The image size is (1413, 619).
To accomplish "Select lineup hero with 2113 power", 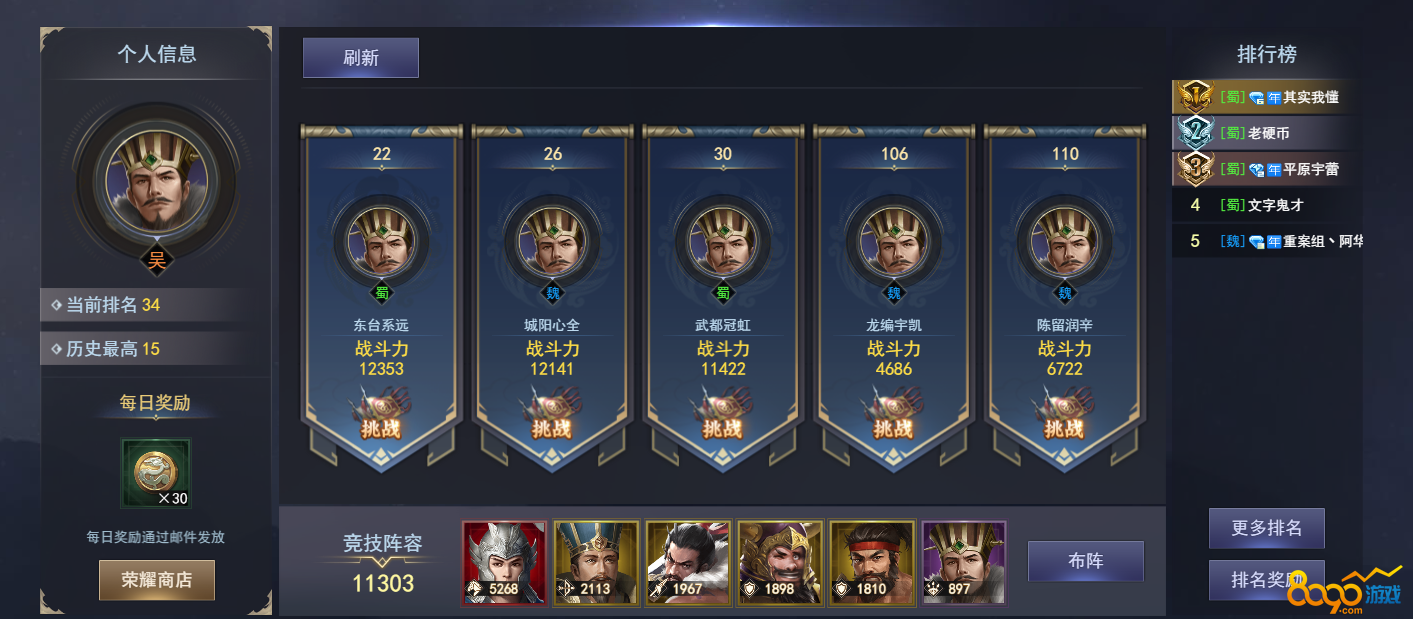I will (596, 563).
